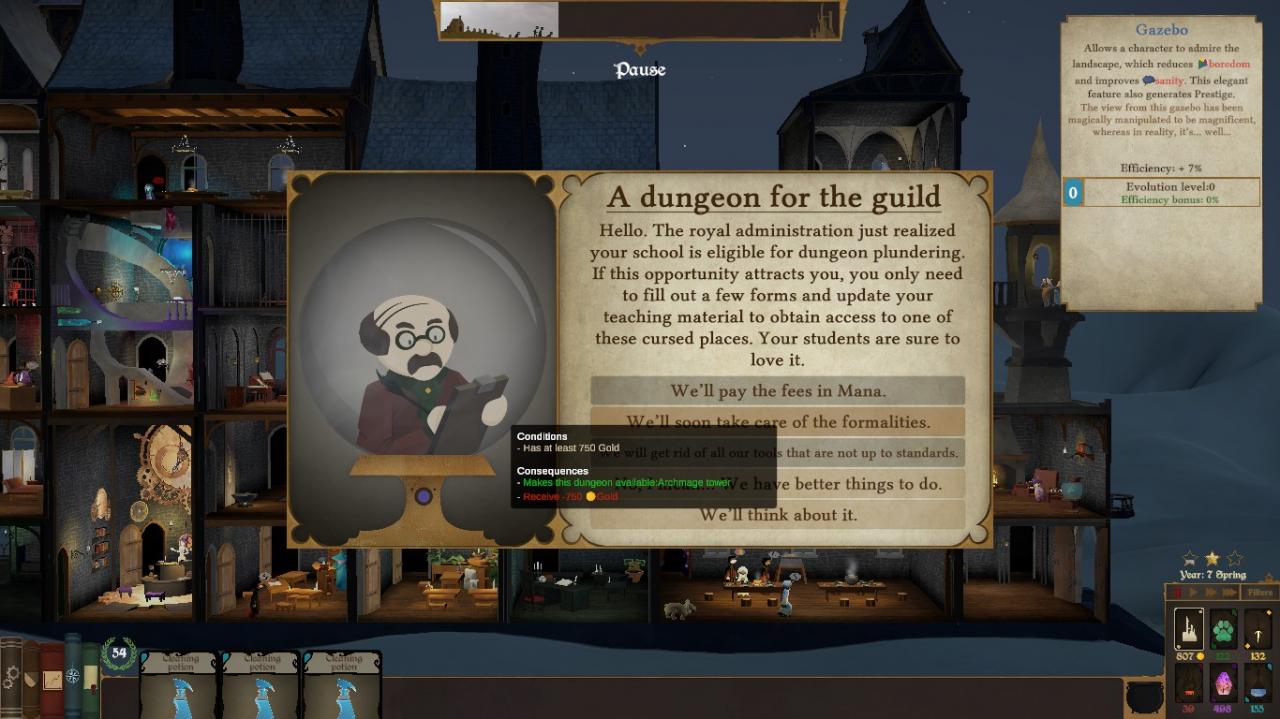Screen dimensions: 1280x719
Task: Click the red pause time button
Action: coord(1179,592)
